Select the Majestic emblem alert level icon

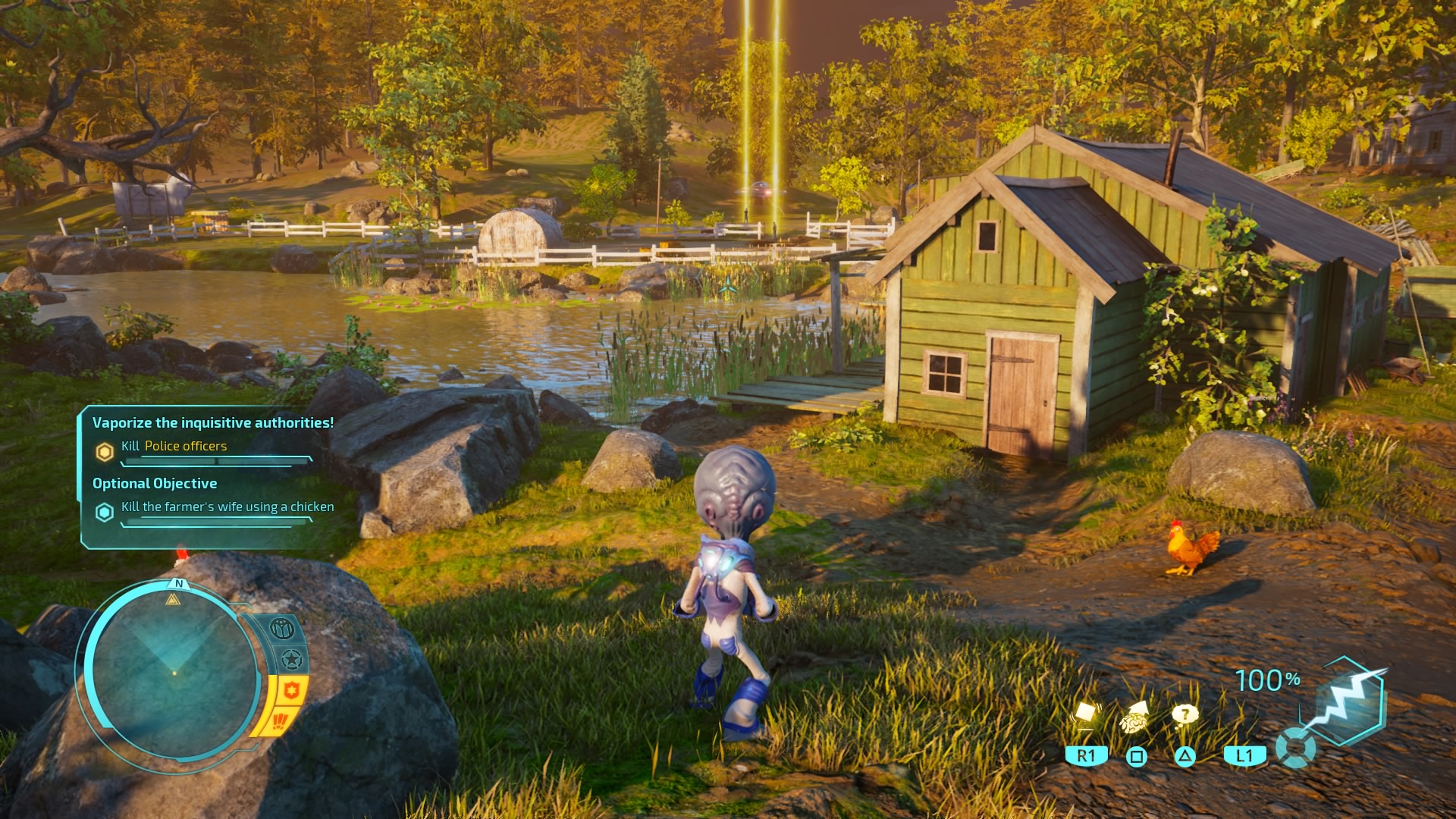click(282, 629)
